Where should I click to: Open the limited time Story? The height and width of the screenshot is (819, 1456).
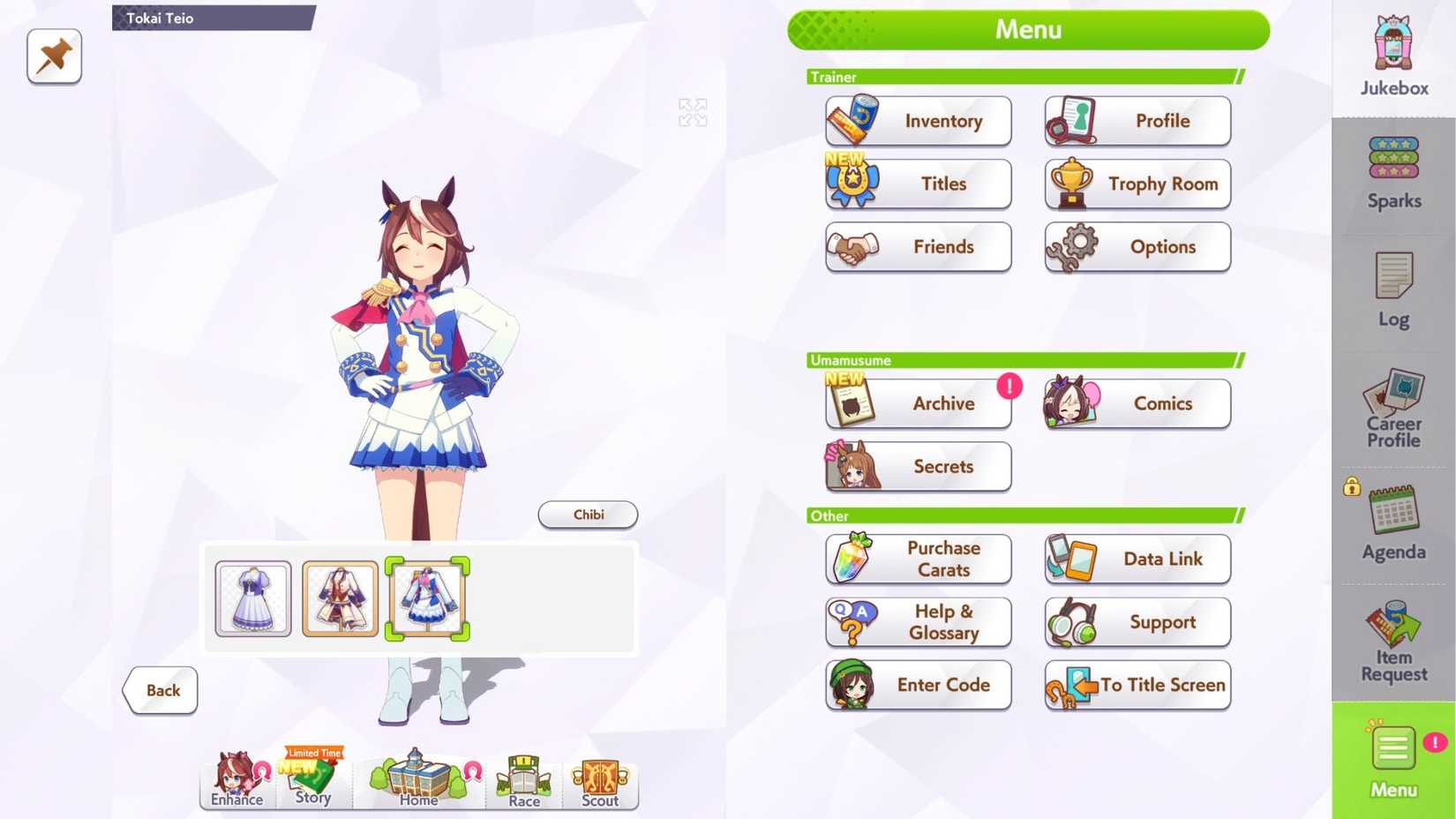(x=311, y=781)
